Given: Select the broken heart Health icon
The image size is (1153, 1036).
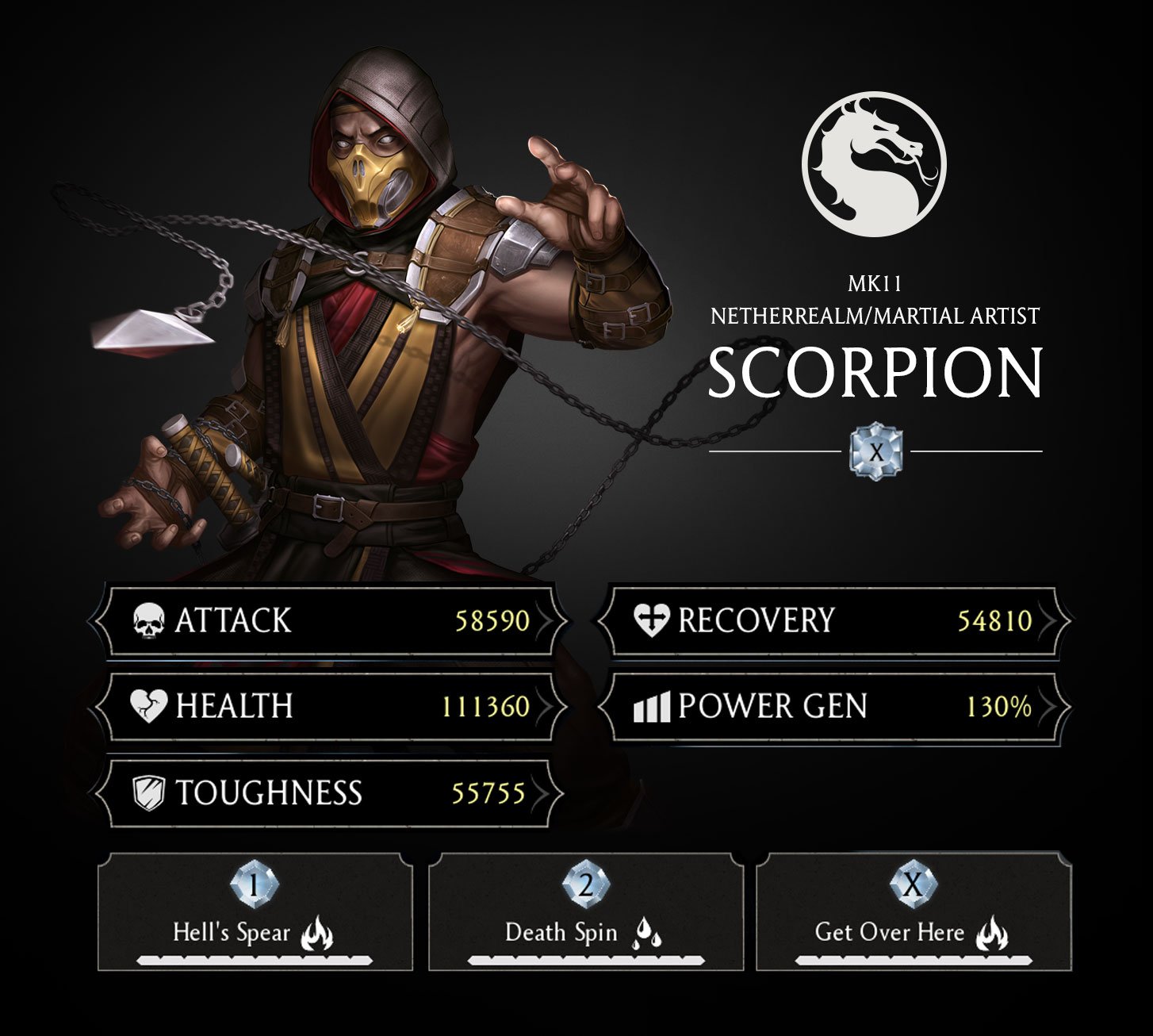Looking at the screenshot, I should (147, 704).
